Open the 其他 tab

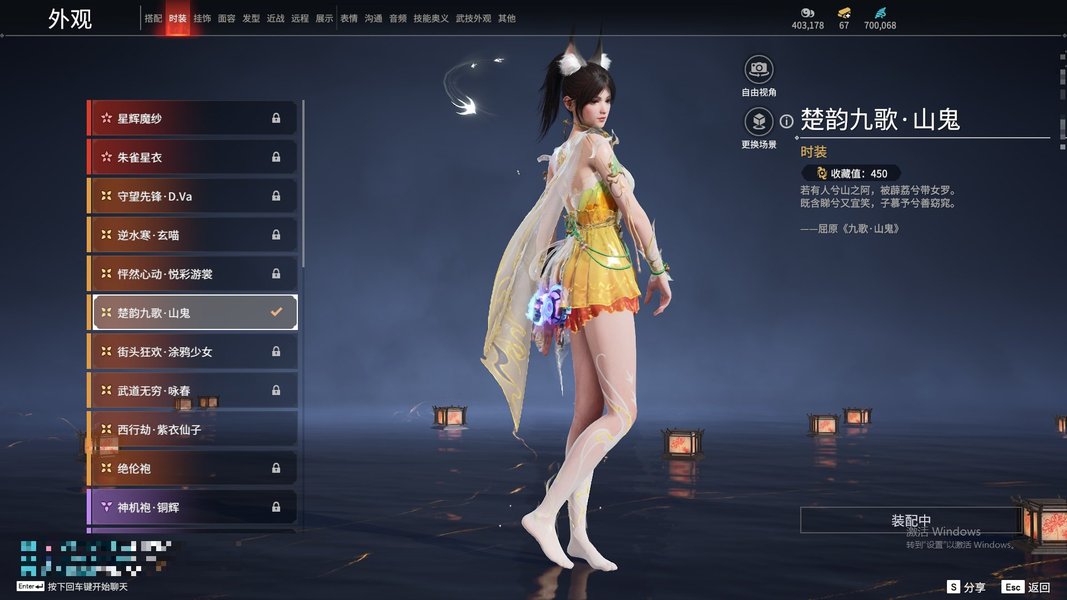507,18
